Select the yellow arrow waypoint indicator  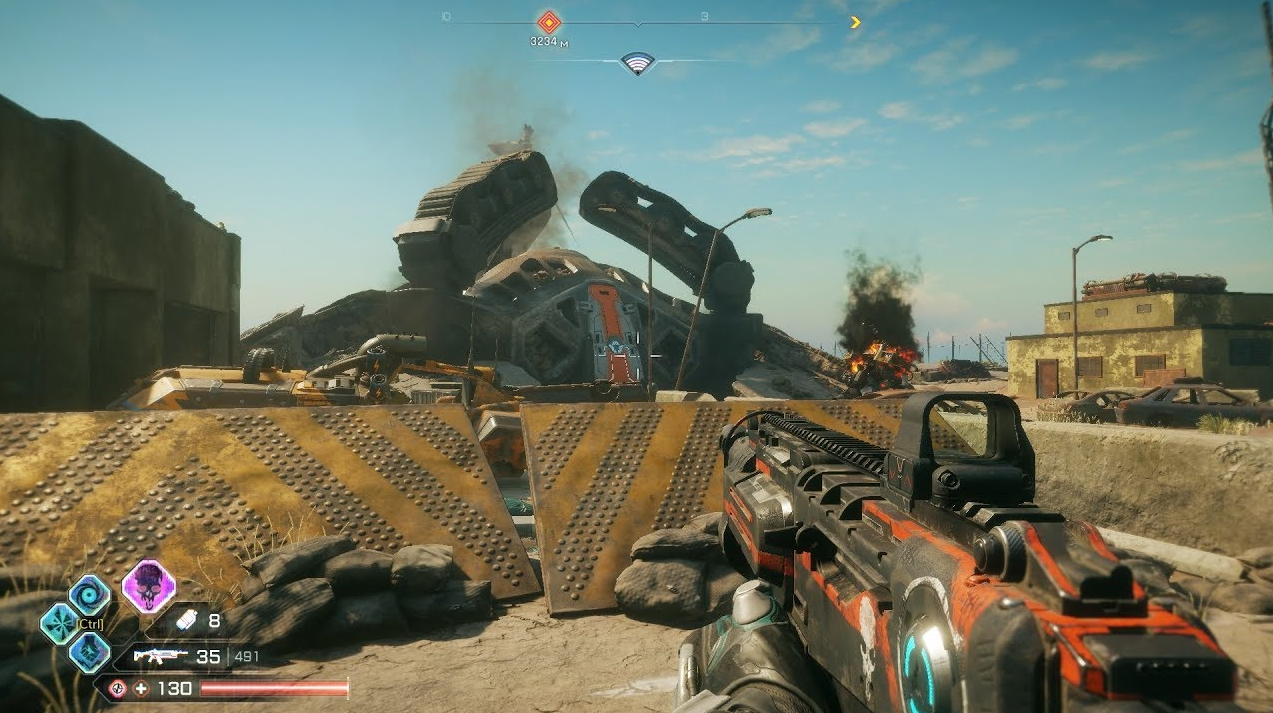point(855,22)
